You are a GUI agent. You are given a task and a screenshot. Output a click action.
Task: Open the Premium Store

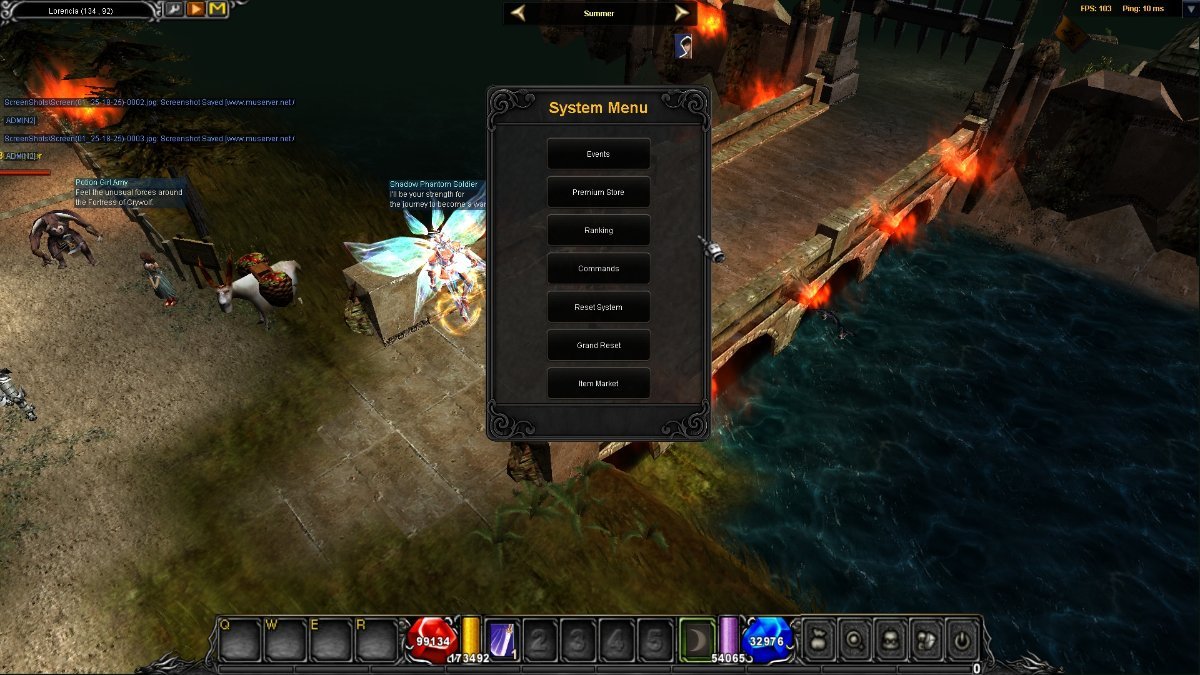coord(598,192)
